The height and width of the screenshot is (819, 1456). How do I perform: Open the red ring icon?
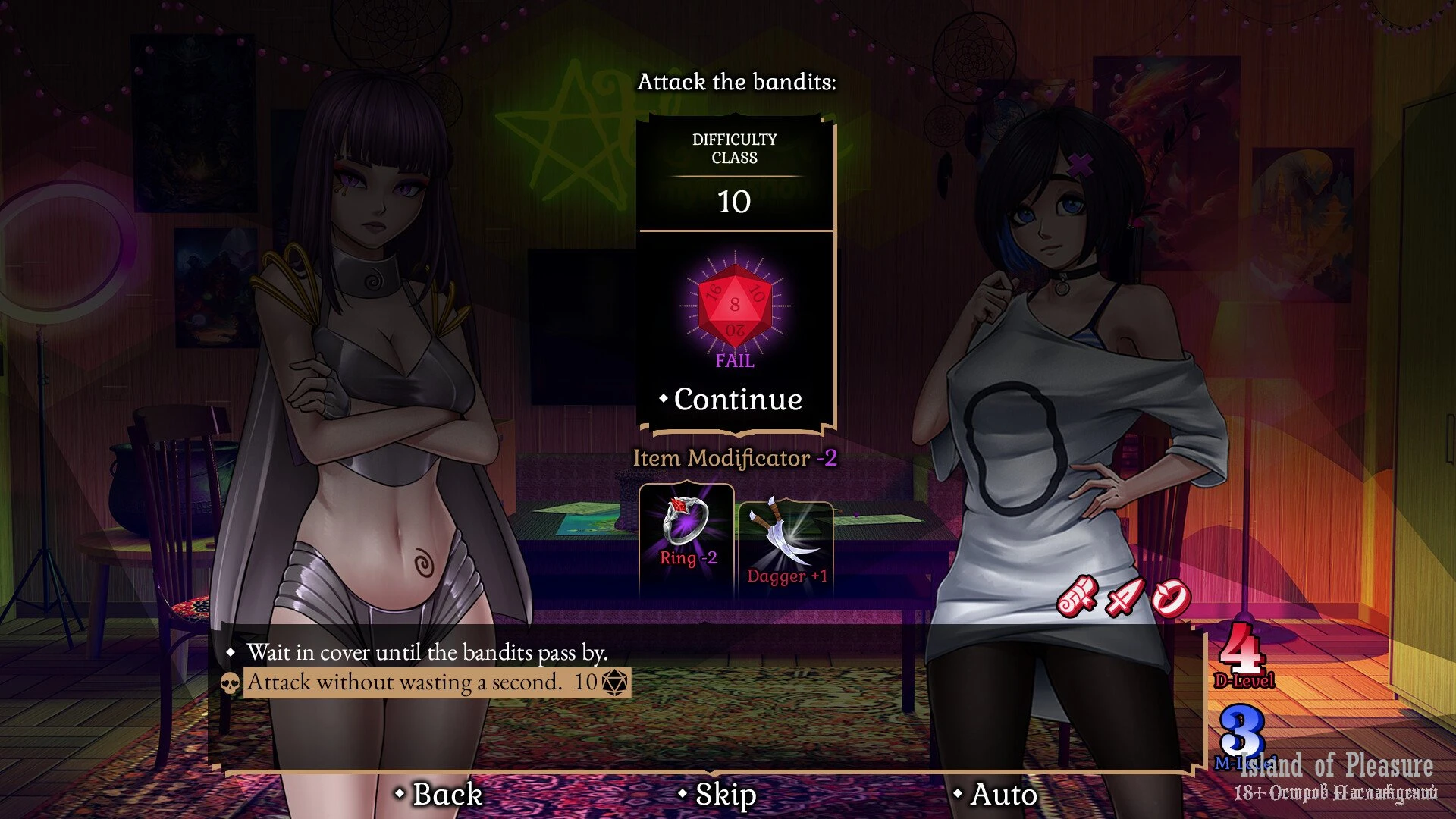(1170, 598)
